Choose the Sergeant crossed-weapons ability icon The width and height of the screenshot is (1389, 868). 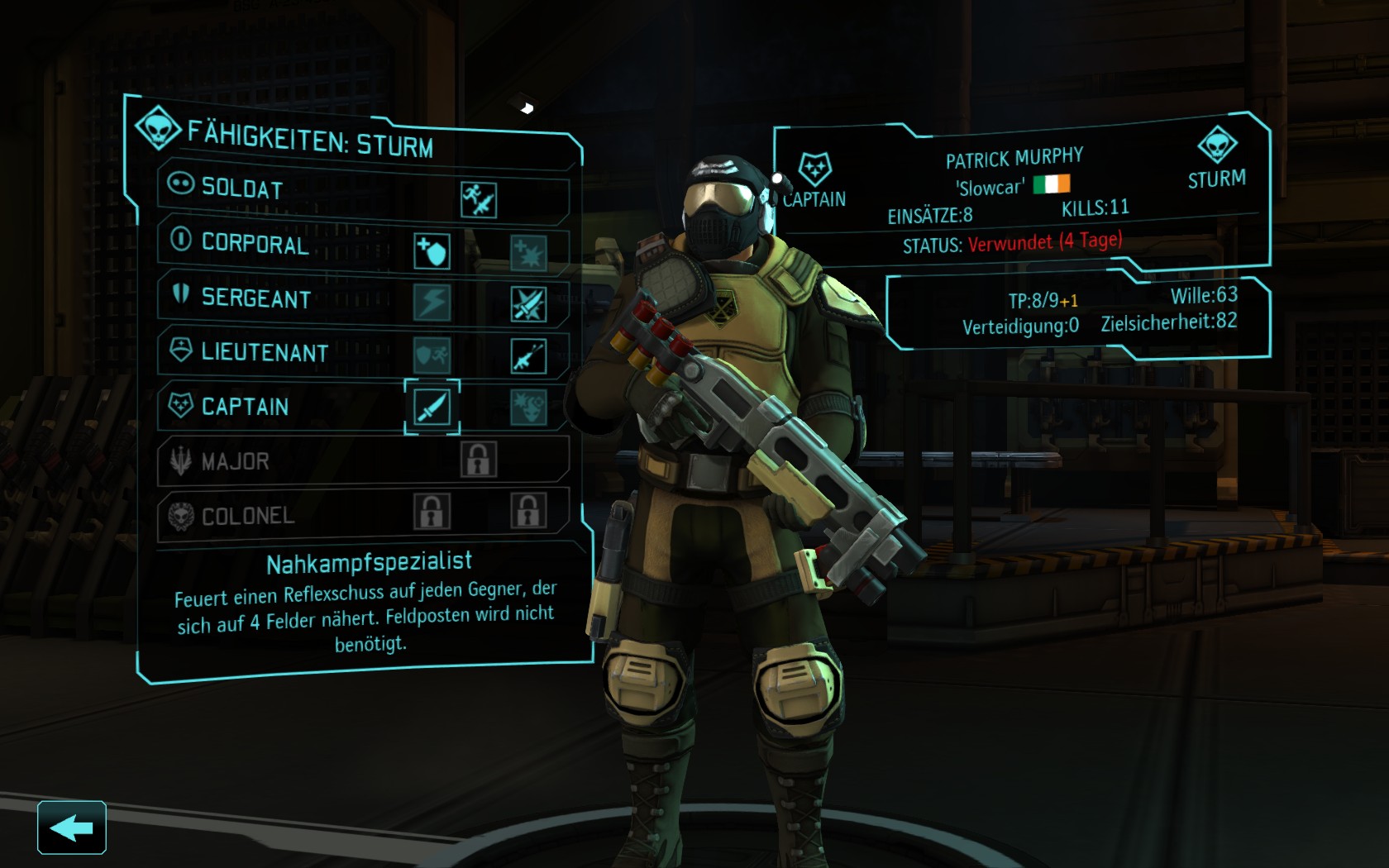pos(528,304)
